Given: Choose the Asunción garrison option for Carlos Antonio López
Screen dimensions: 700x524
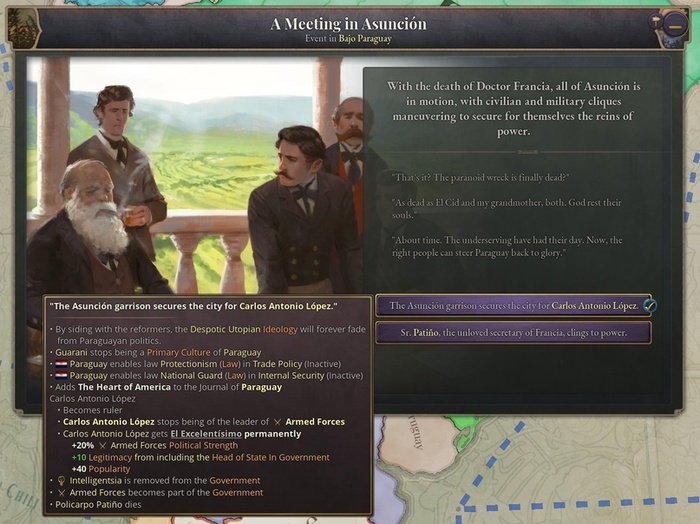Looking at the screenshot, I should [512, 305].
